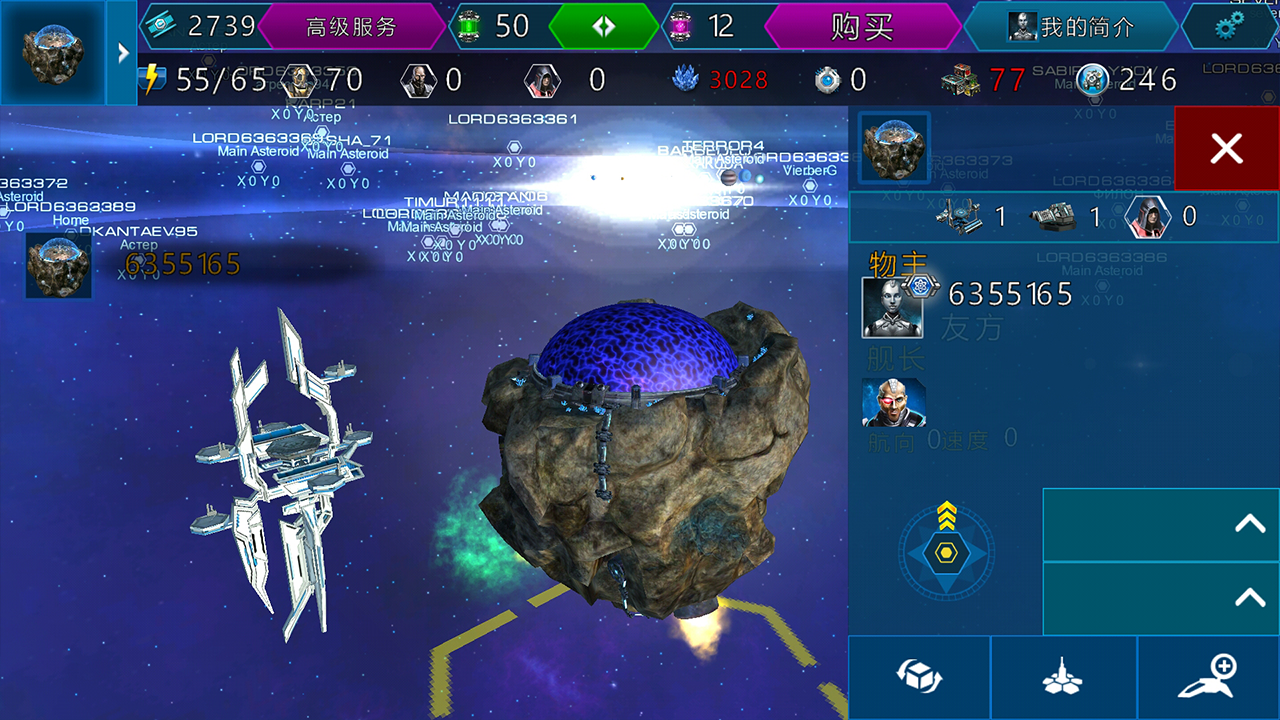The image size is (1280, 720).
Task: Expand the lower chevron in right panel
Action: tap(1248, 598)
